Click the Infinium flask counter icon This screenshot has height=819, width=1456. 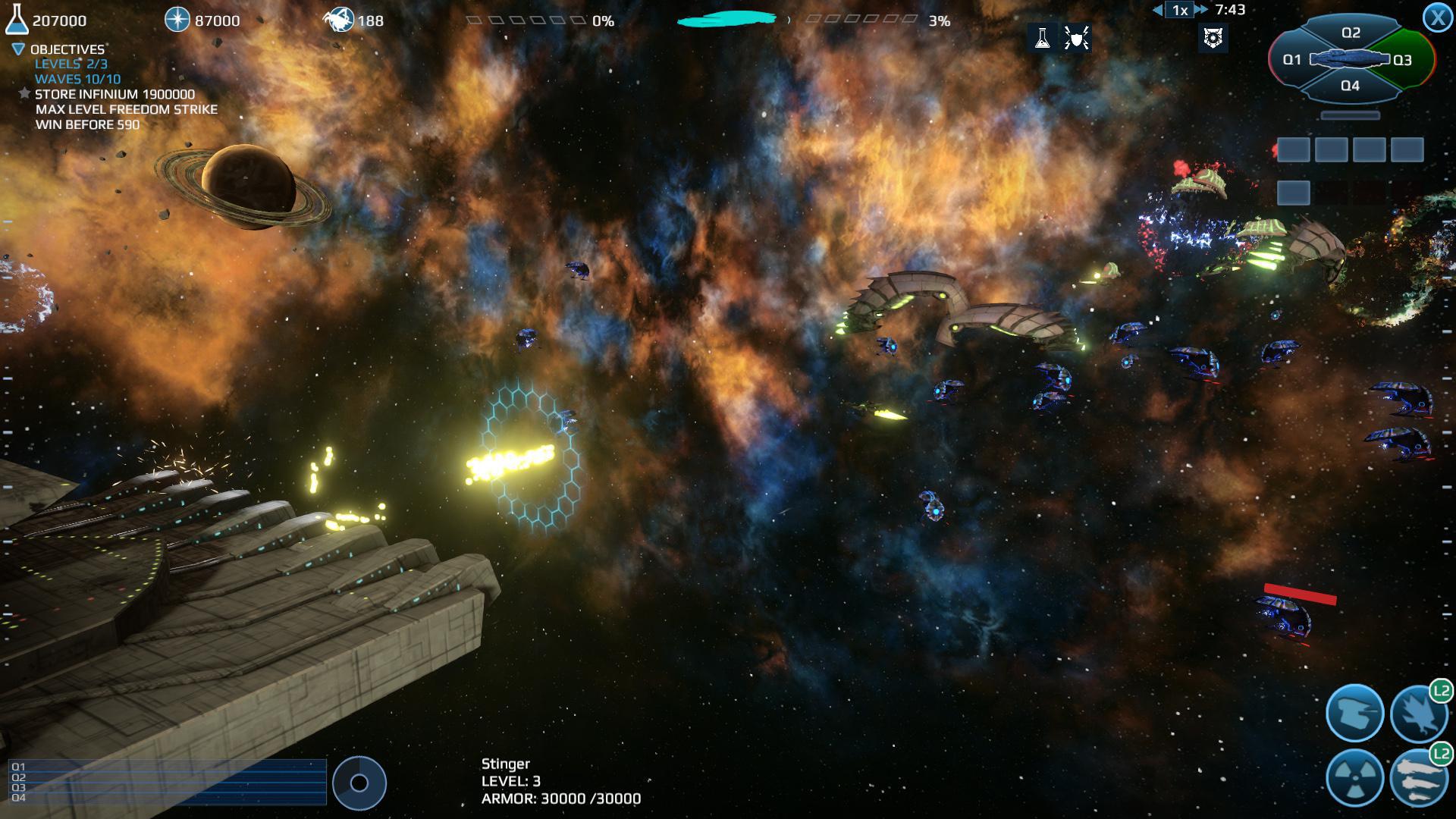coord(17,19)
